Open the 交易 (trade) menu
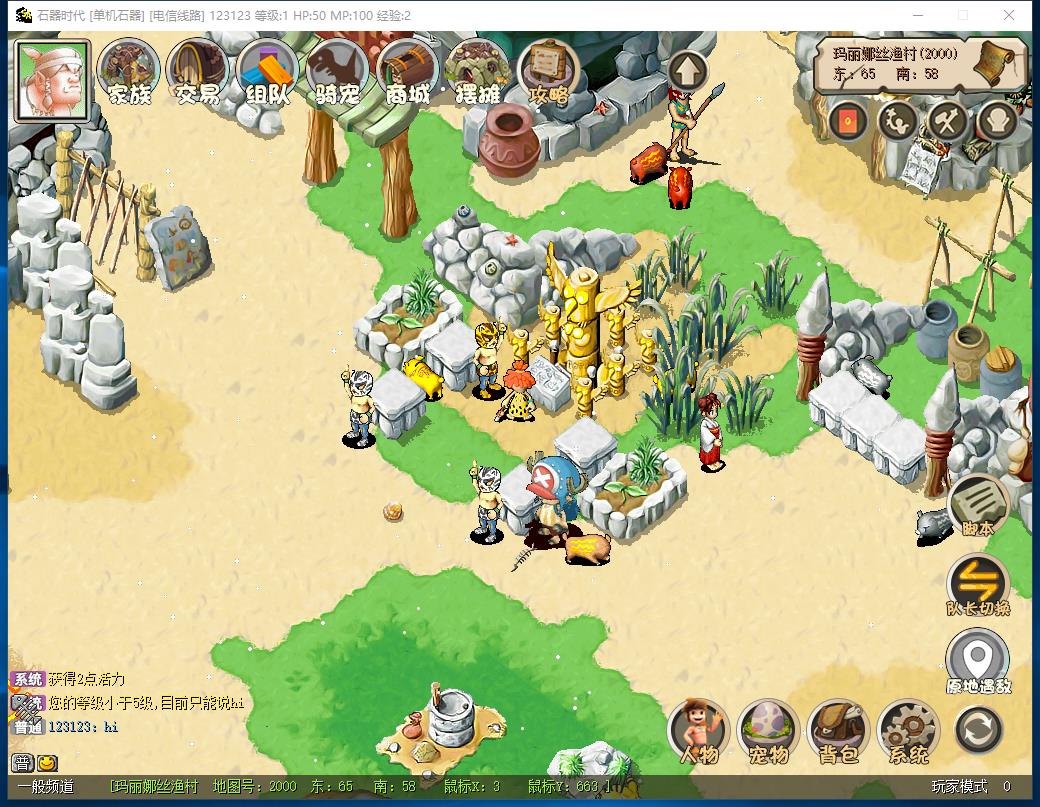The height and width of the screenshot is (807, 1040). [x=198, y=72]
